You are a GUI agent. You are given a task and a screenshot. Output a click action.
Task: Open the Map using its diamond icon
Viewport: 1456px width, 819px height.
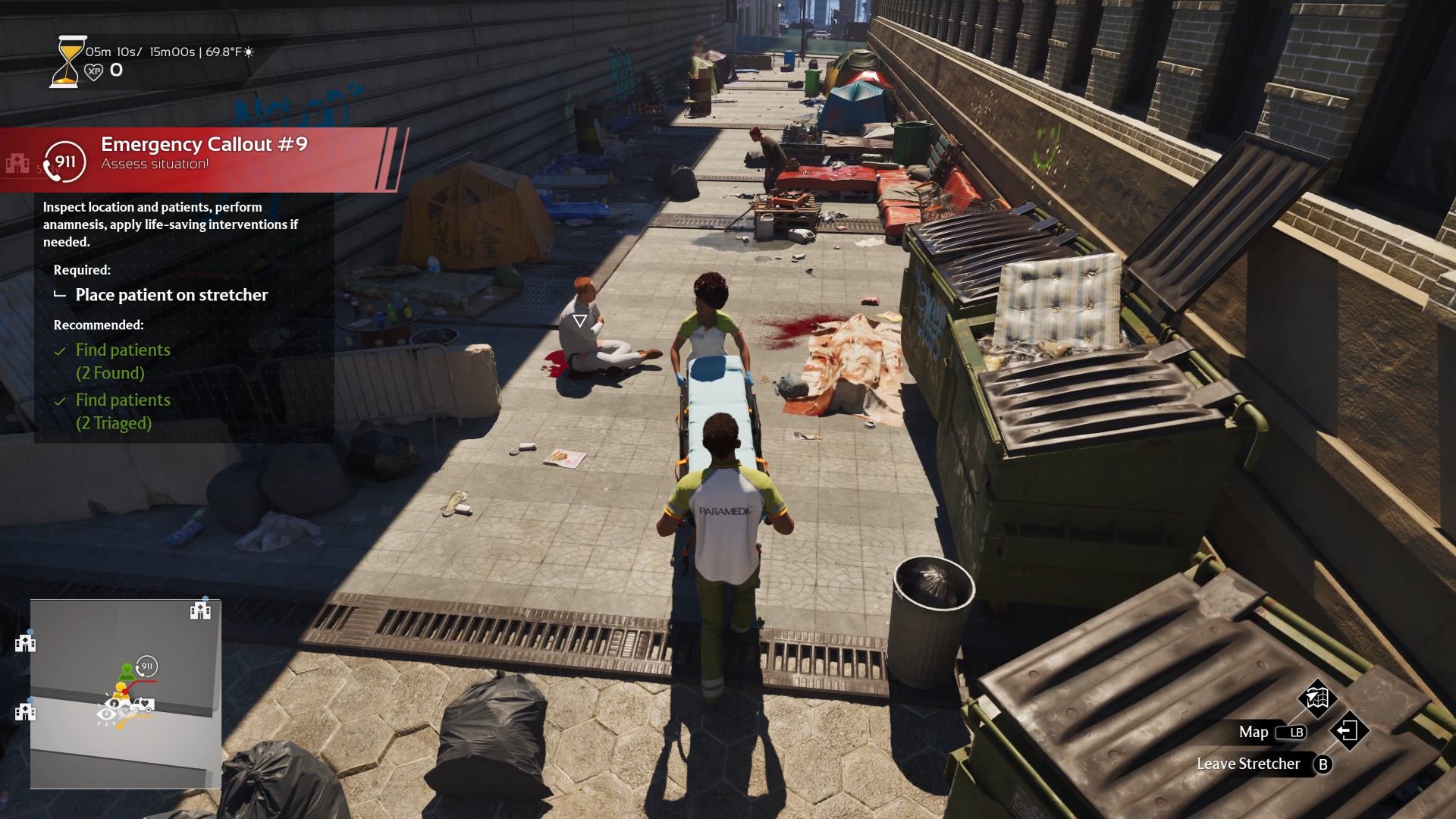point(1317,698)
